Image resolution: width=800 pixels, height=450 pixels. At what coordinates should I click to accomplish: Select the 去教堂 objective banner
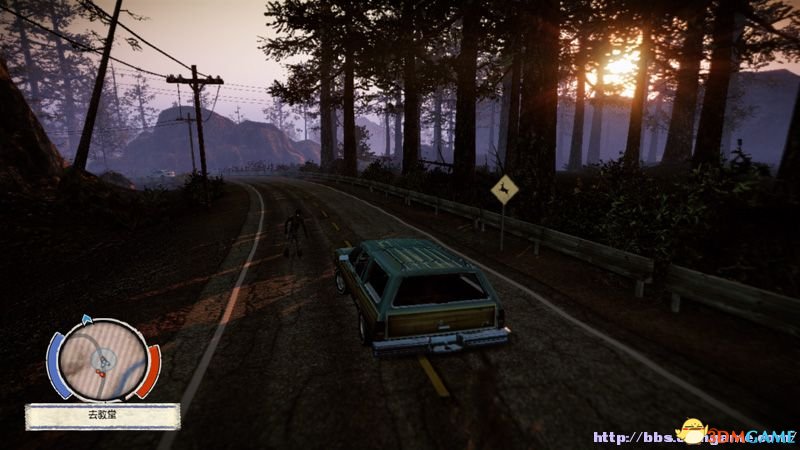[102, 416]
